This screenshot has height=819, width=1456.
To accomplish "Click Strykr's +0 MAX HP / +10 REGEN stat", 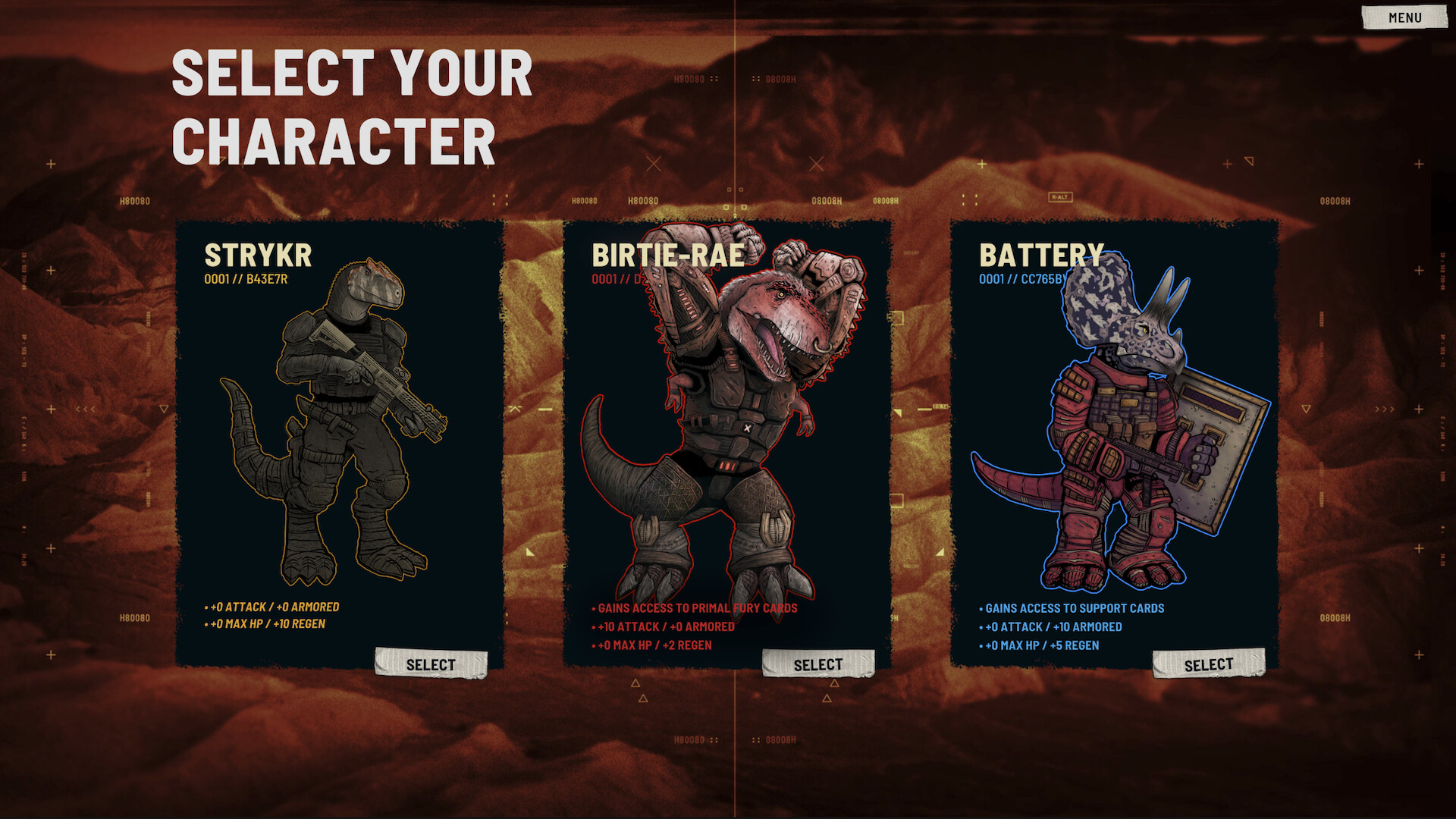I will [x=267, y=626].
